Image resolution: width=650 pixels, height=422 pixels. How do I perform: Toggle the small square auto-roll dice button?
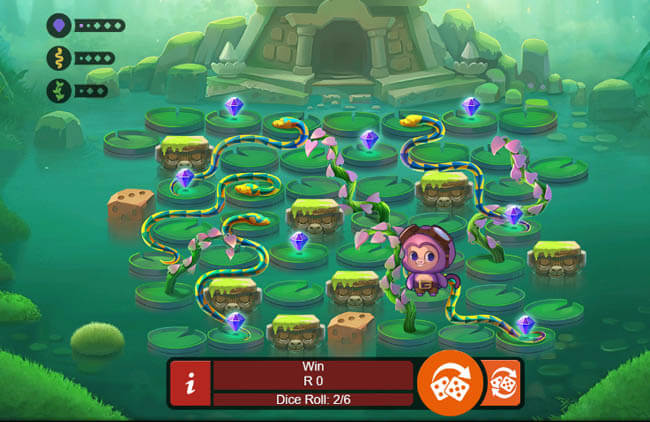501,383
